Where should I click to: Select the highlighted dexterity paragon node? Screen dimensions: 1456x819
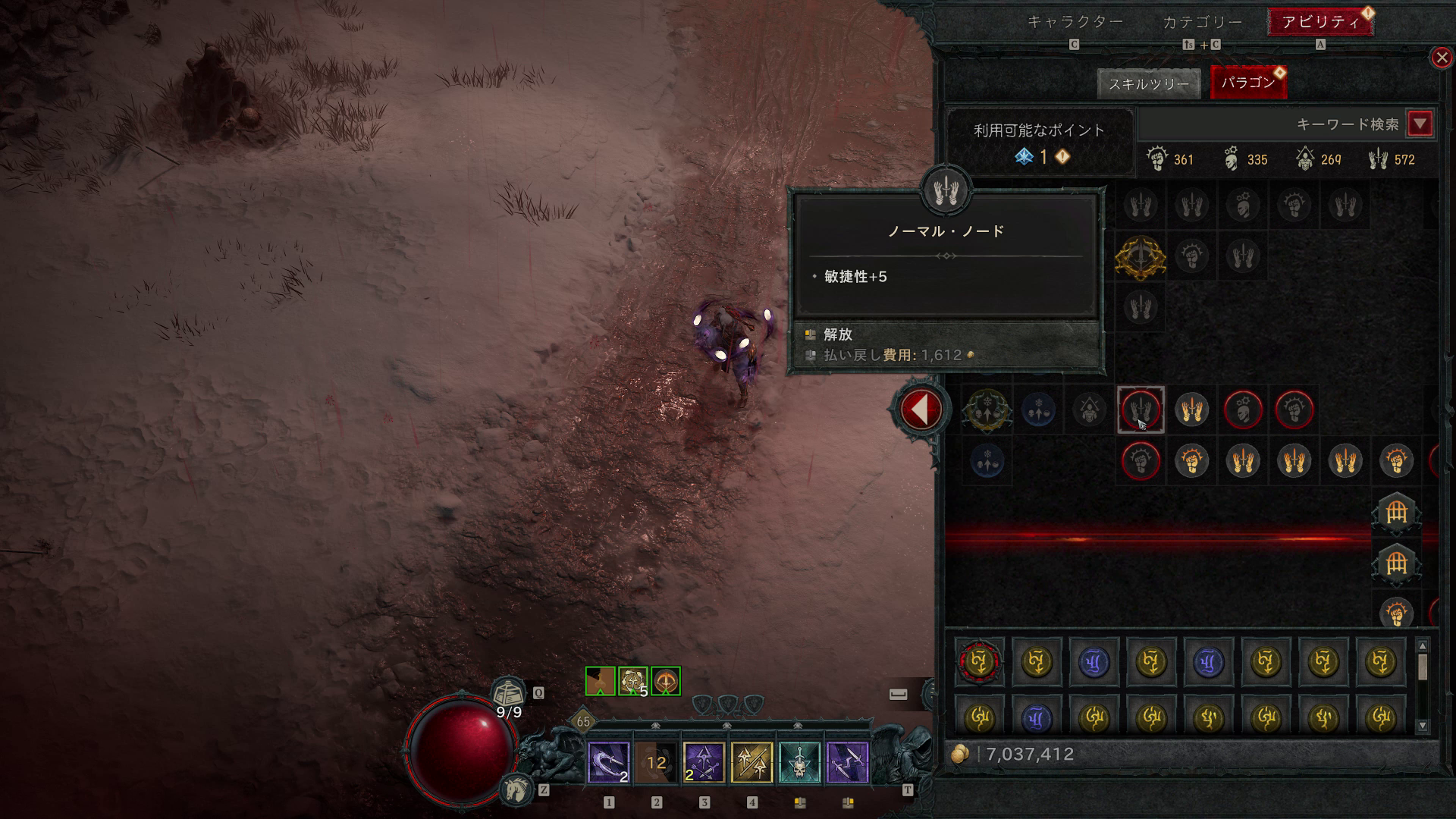(x=1140, y=409)
